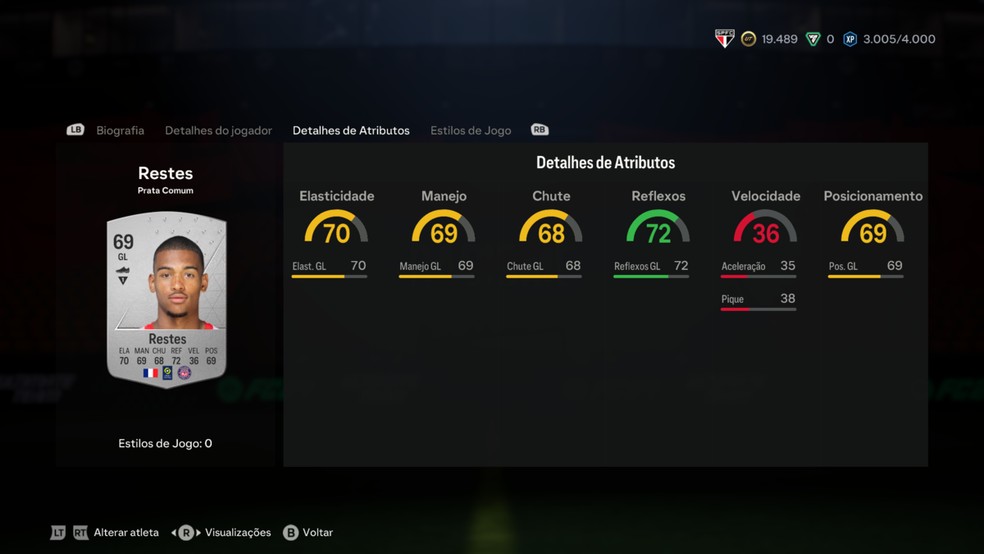Screen dimensions: 984x554
Task: Select the Detalhes de Atributos tab
Action: (351, 130)
